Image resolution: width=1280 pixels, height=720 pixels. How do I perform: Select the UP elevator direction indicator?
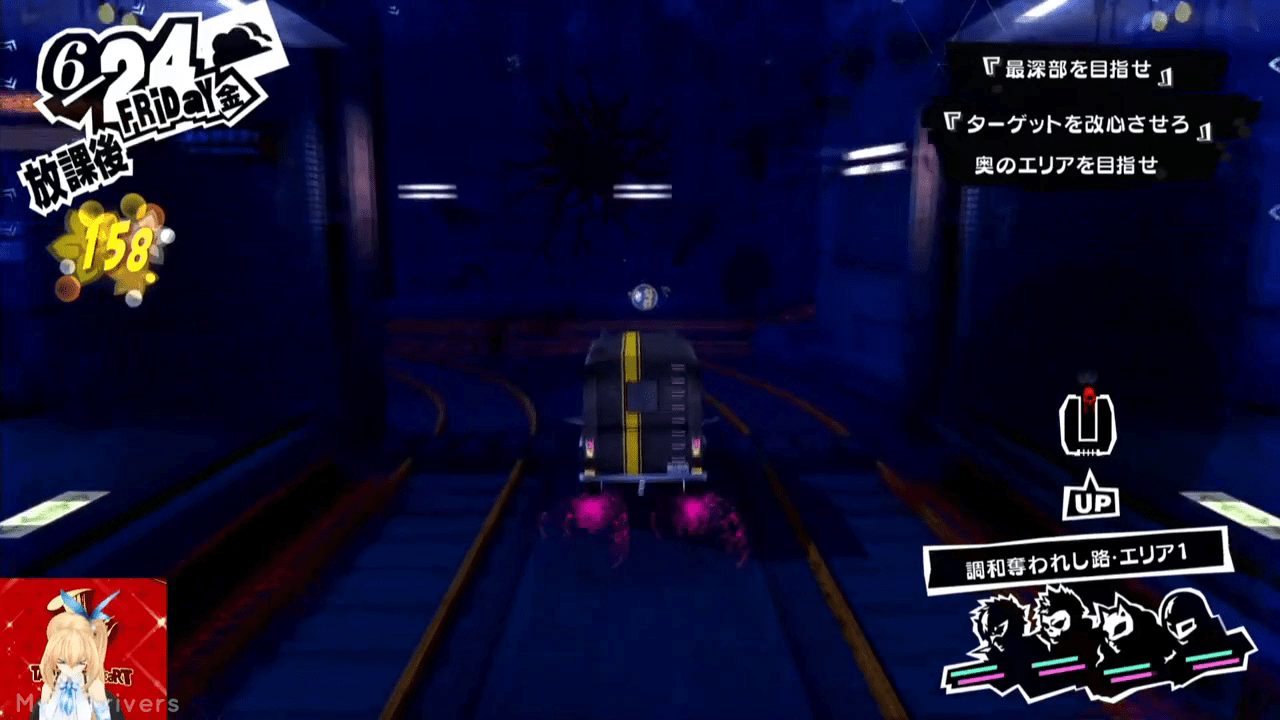click(1089, 500)
